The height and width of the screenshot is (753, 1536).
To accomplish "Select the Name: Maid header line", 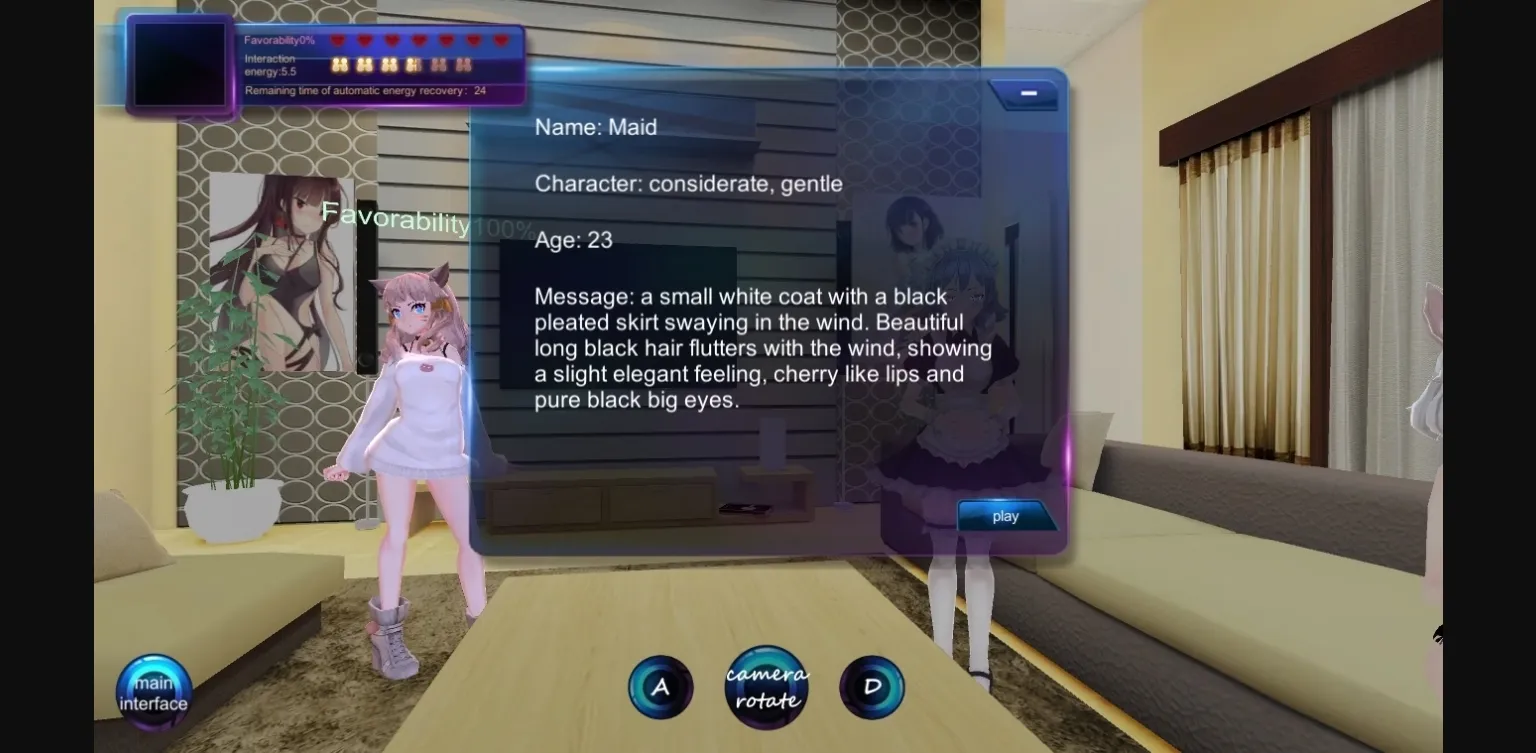I will [x=596, y=127].
